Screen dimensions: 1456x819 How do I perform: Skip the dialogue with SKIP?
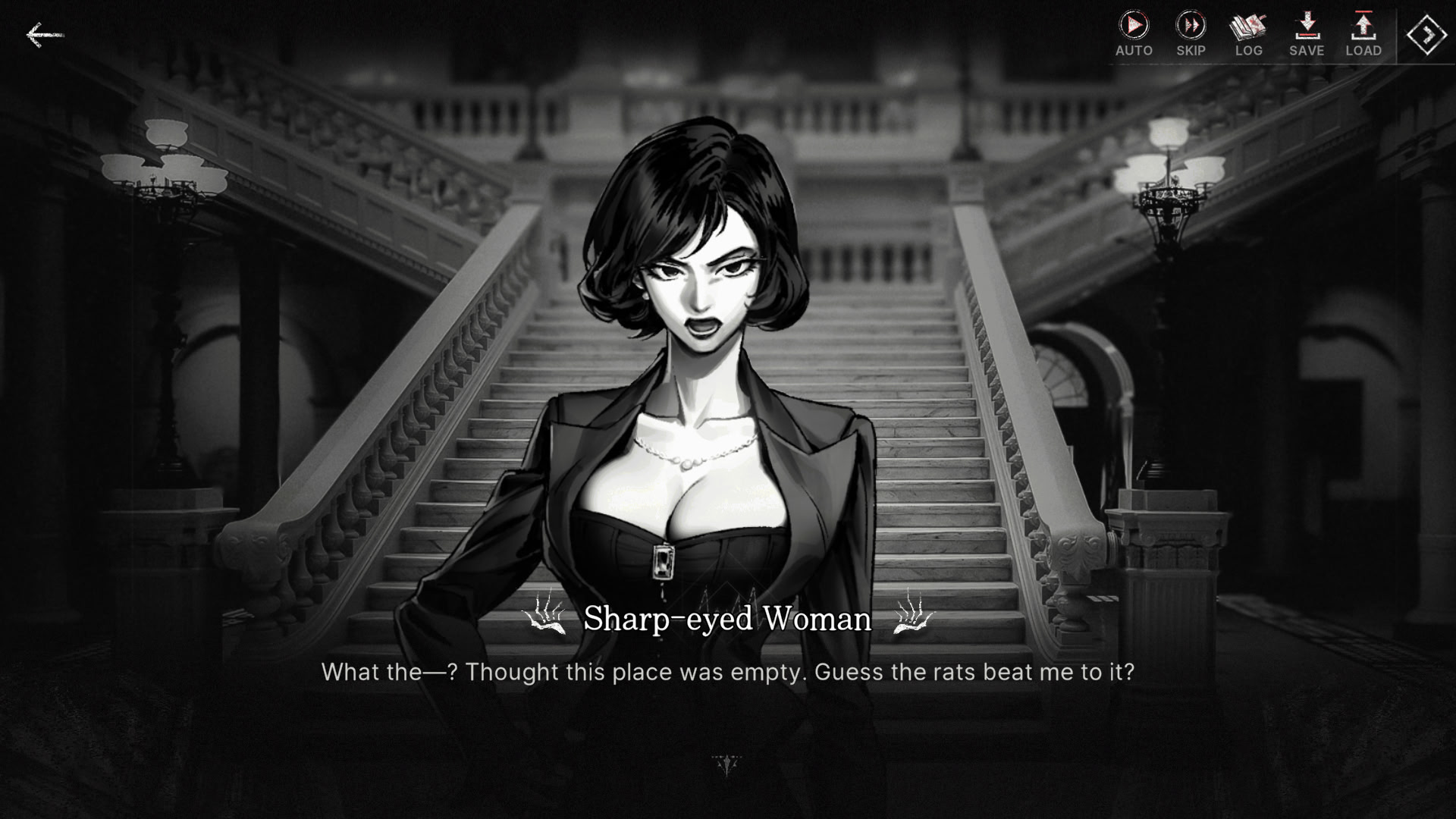(x=1191, y=33)
